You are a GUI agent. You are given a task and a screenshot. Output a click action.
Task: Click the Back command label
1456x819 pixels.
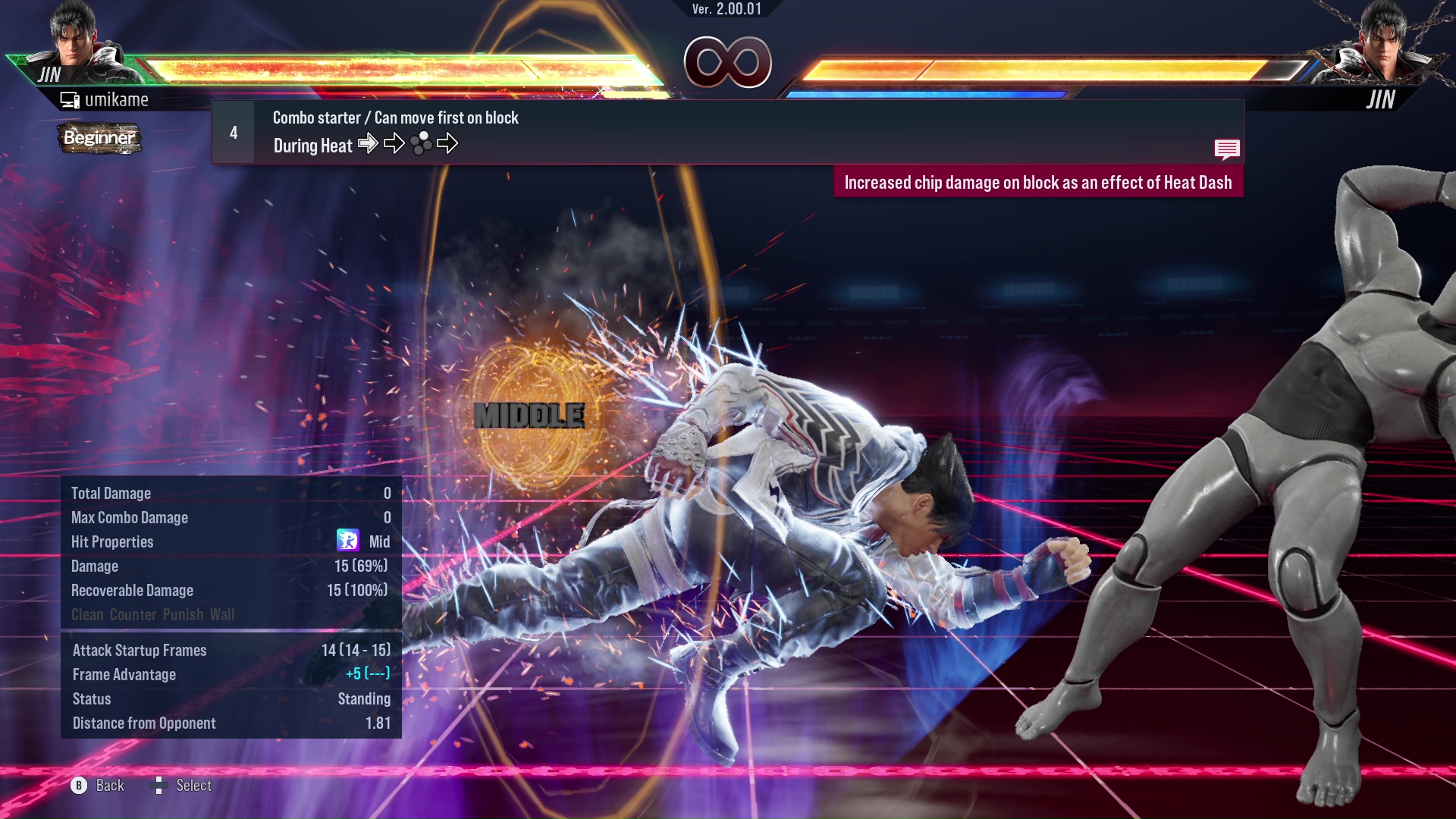108,786
